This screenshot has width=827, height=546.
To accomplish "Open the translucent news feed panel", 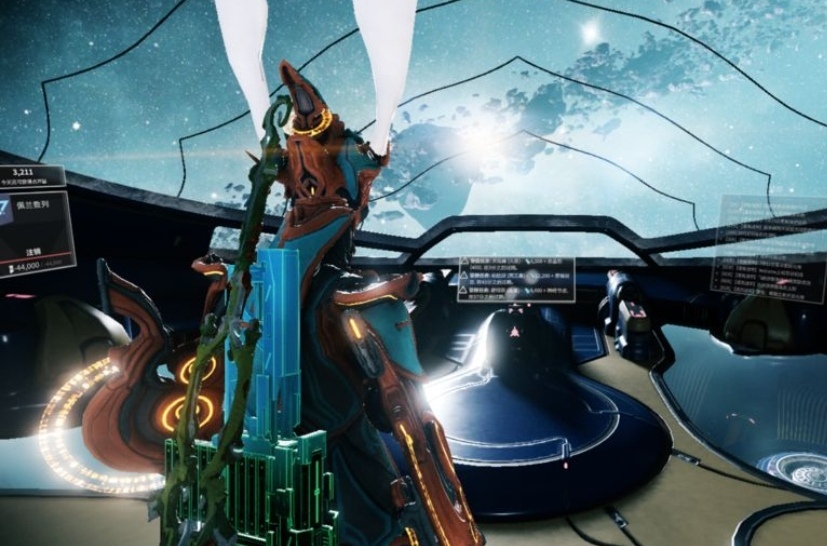I will click(x=768, y=245).
